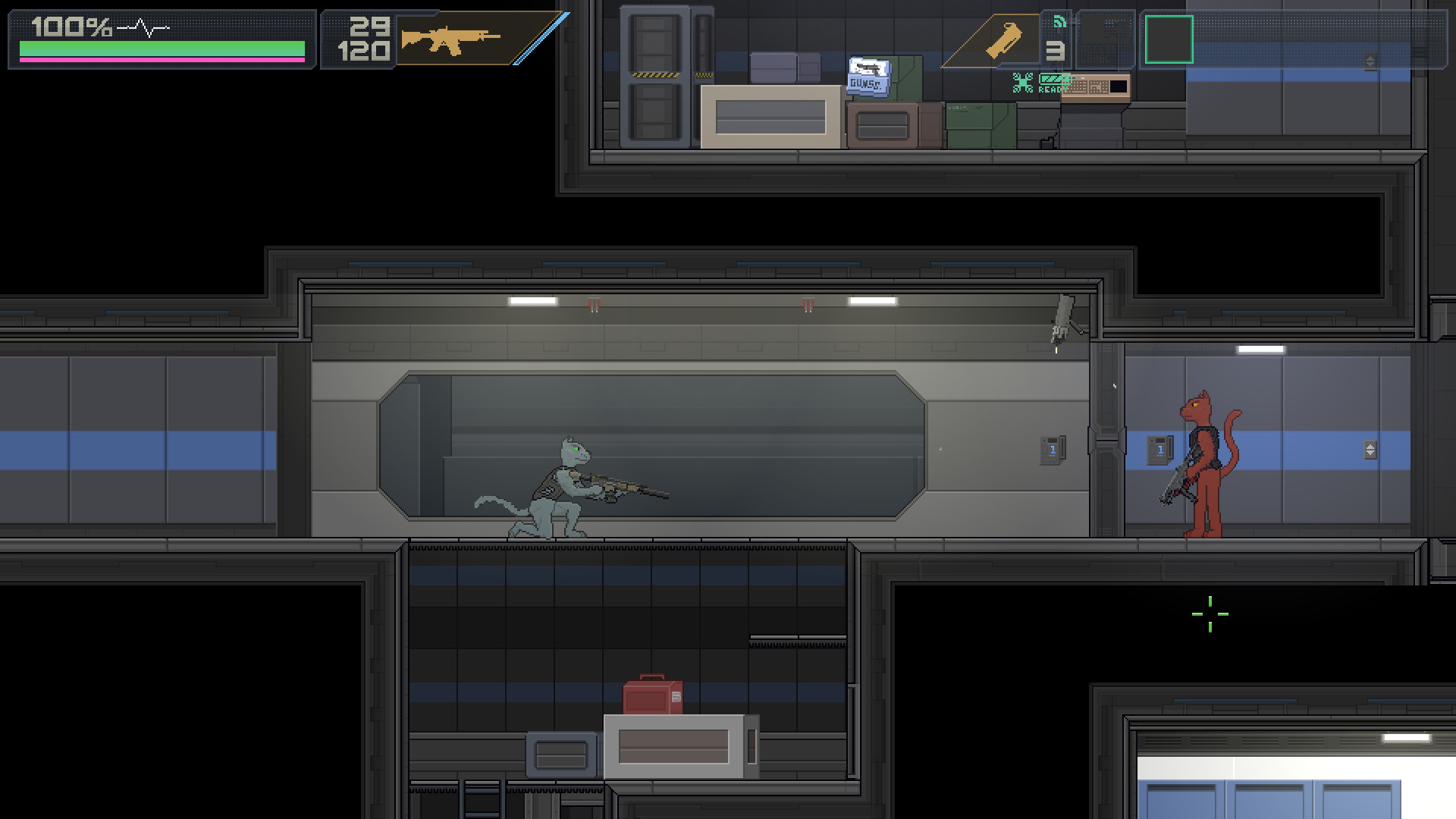This screenshot has width=1456, height=819.
Task: Activate the keypad beside the central door
Action: [x=1053, y=449]
